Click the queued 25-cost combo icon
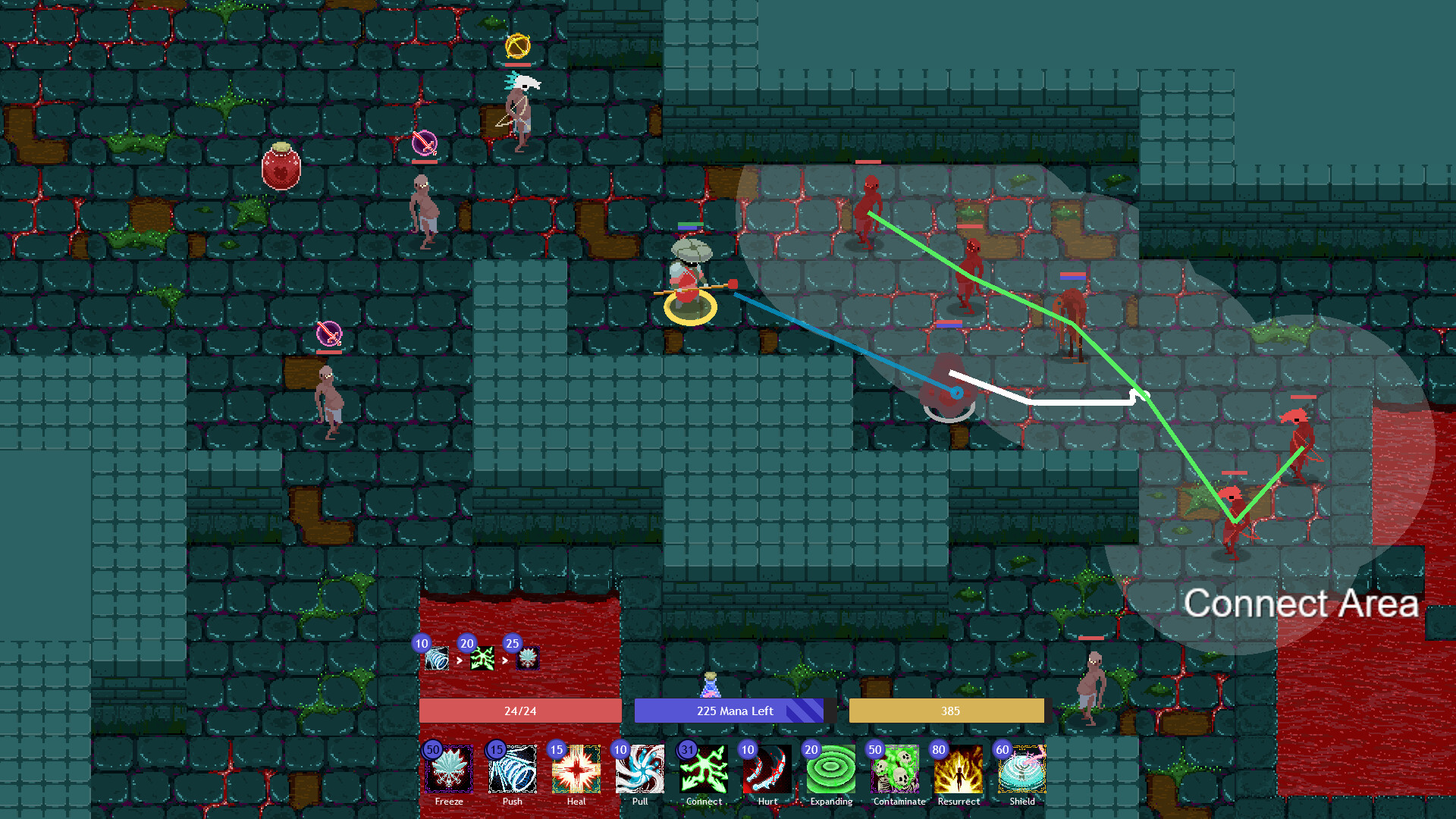Image resolution: width=1456 pixels, height=819 pixels. tap(529, 659)
